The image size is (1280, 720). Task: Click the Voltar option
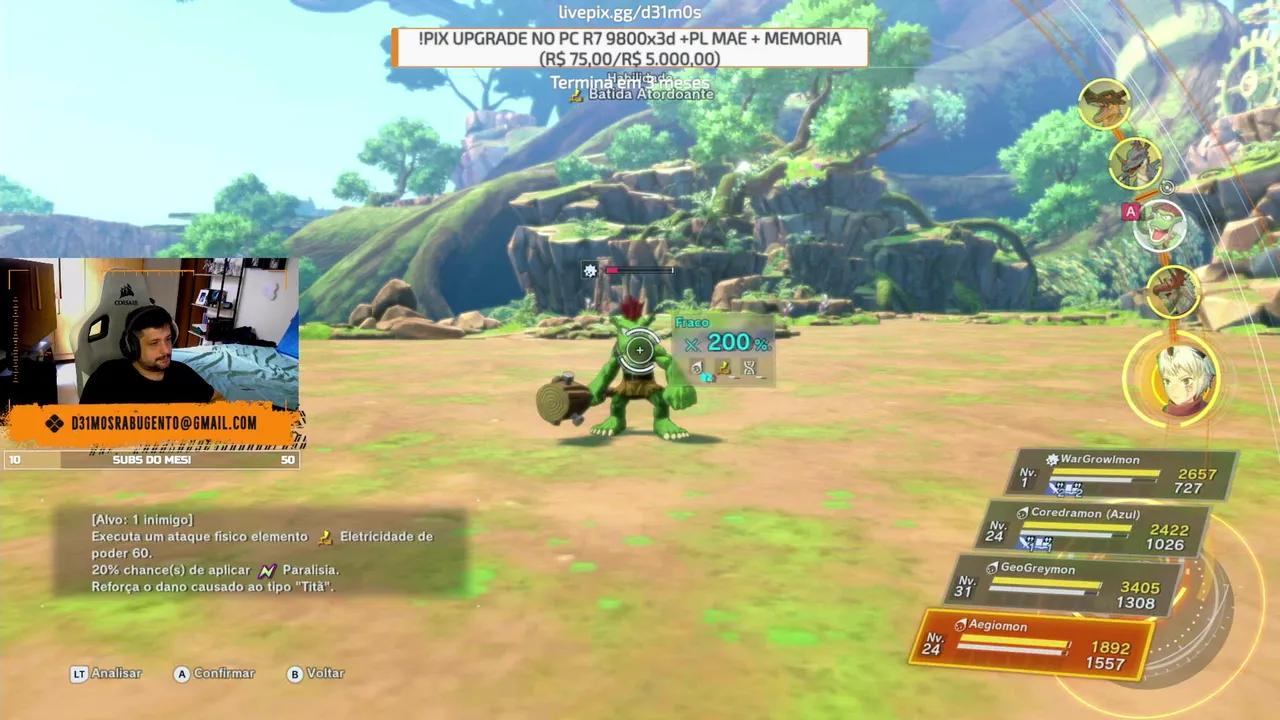[x=315, y=674]
